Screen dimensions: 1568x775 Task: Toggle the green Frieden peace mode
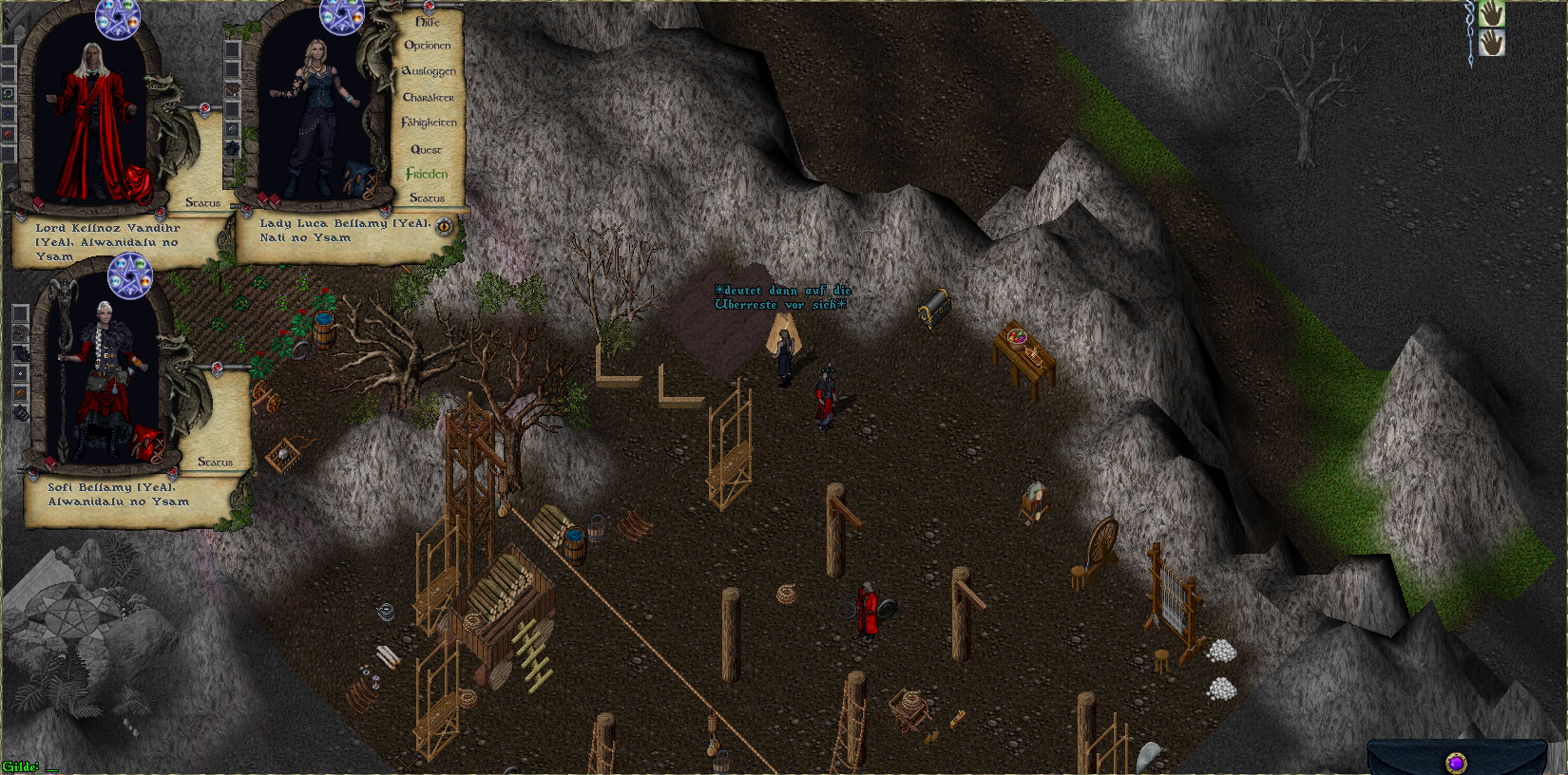[427, 174]
